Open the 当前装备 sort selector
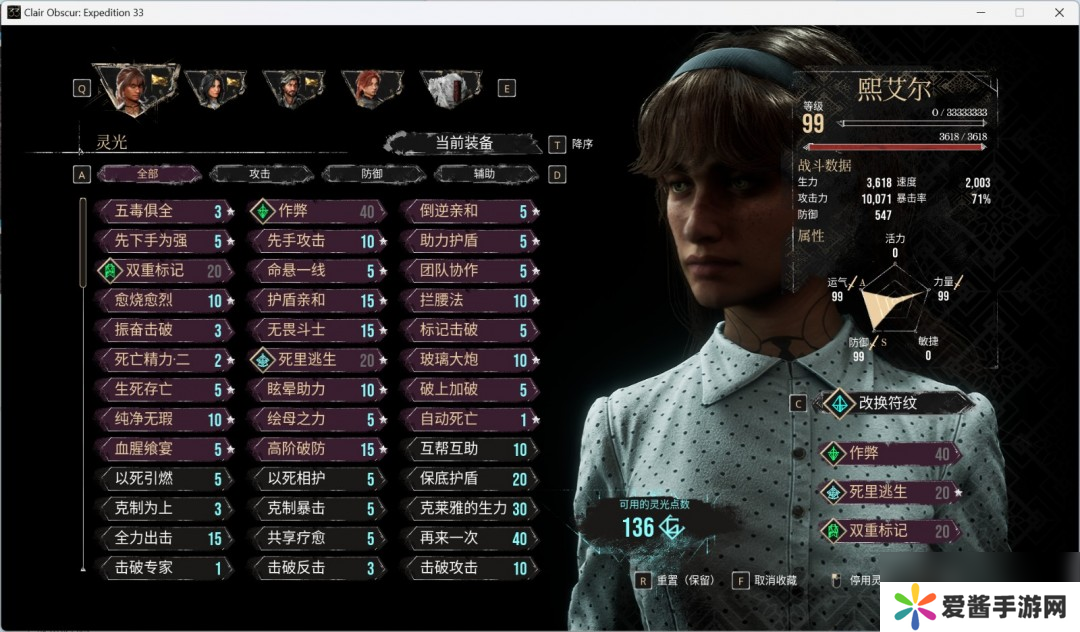 (x=463, y=144)
